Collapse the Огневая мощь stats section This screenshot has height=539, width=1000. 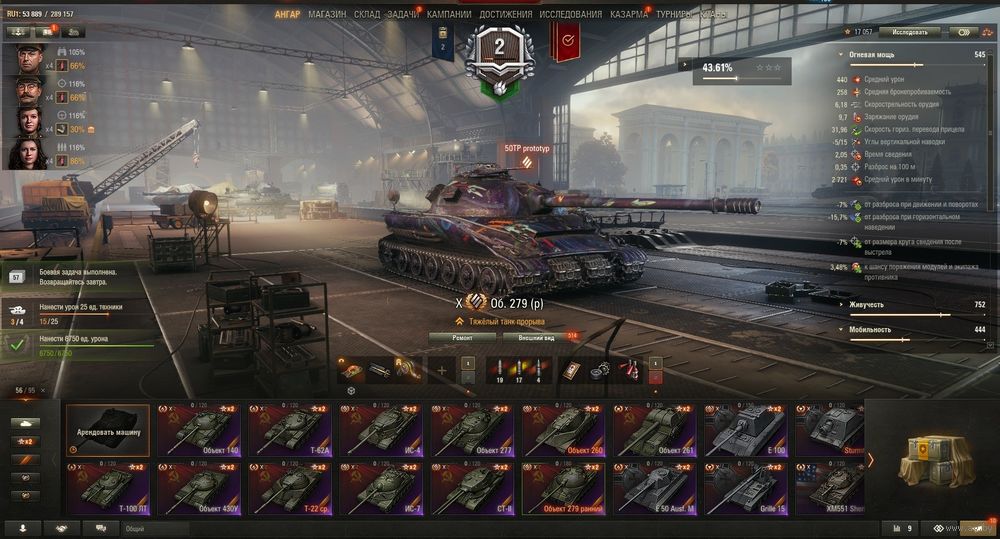coord(842,54)
